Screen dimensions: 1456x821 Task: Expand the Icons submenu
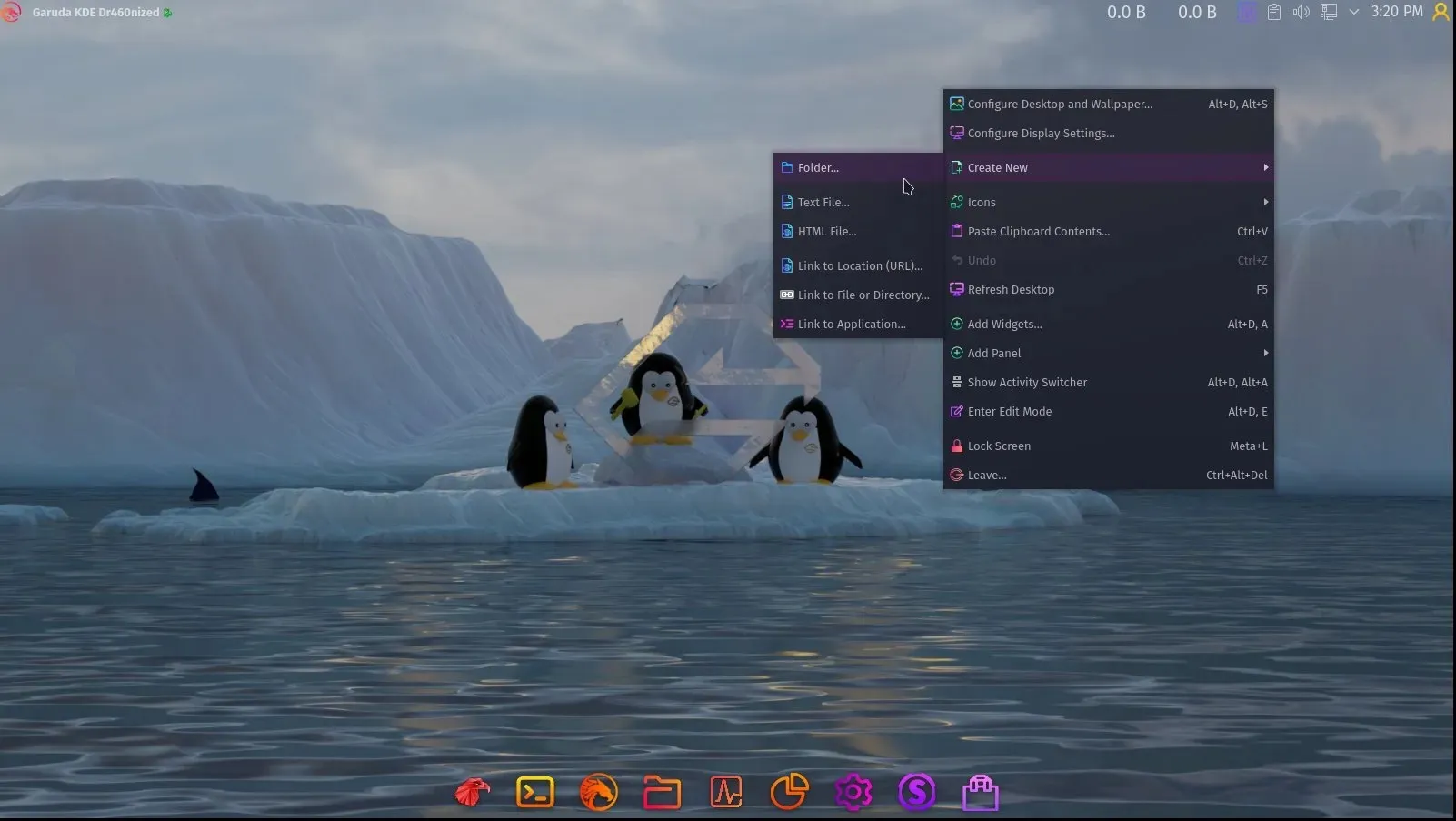[982, 202]
